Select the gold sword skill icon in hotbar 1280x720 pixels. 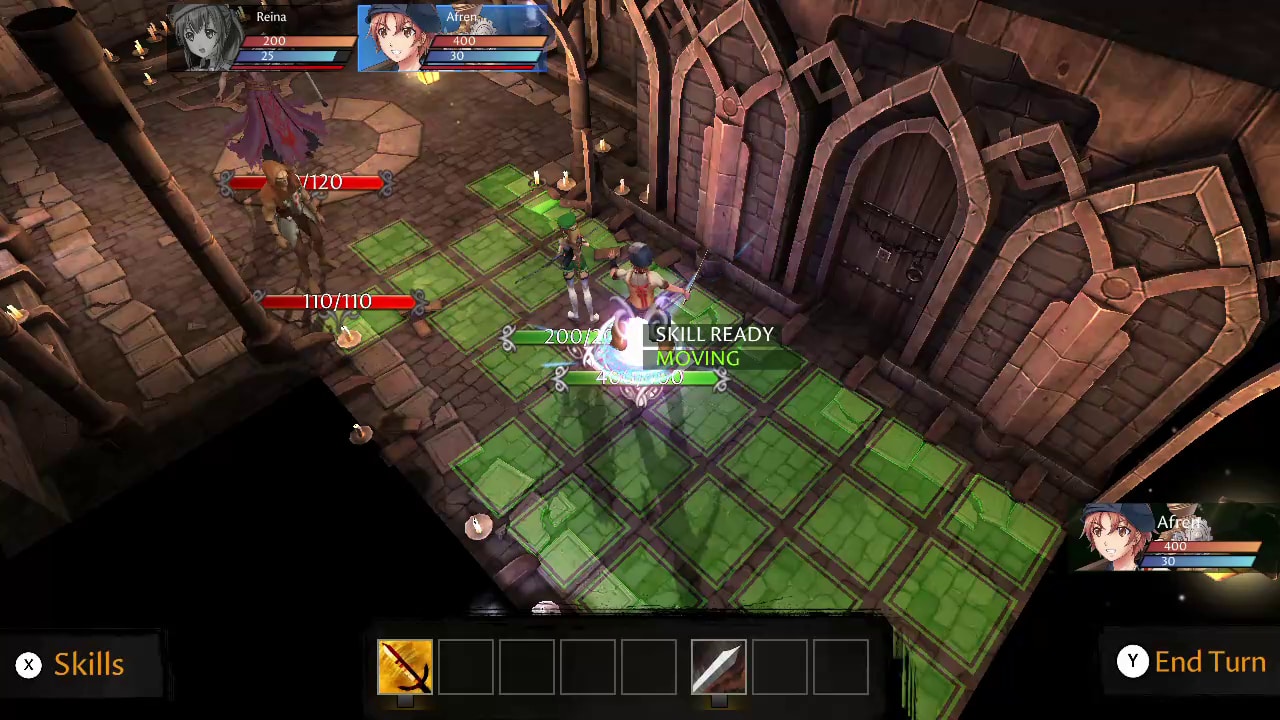[404, 666]
